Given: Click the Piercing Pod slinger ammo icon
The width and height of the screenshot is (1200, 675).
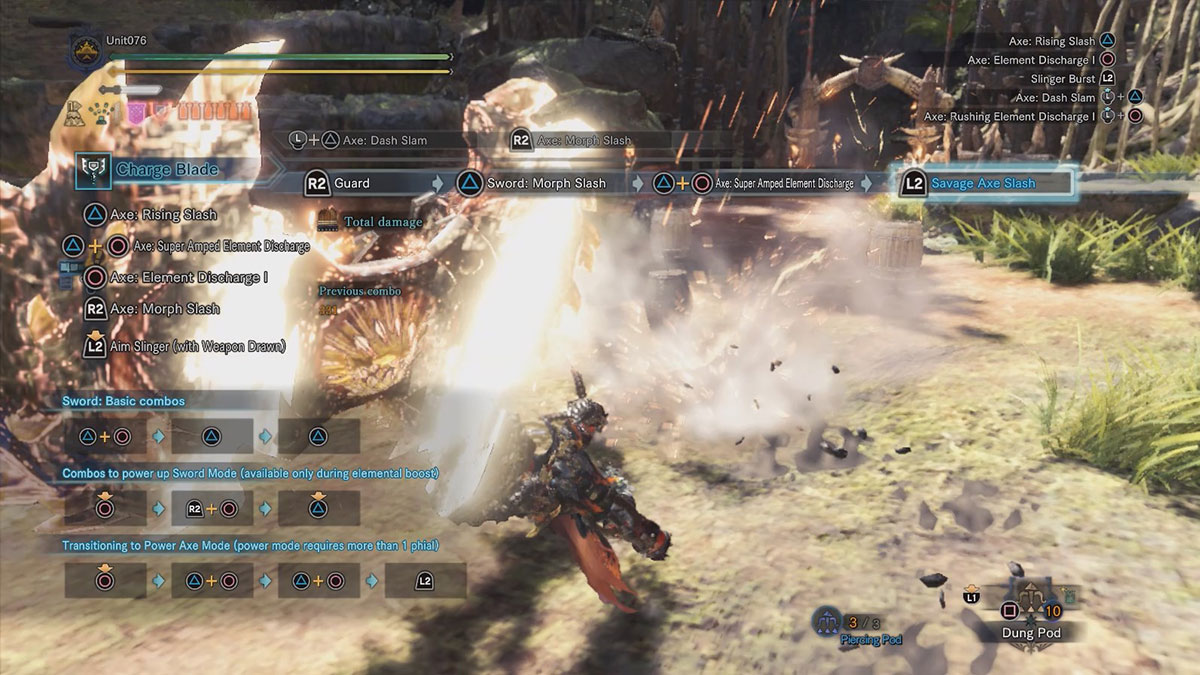Looking at the screenshot, I should coord(826,621).
